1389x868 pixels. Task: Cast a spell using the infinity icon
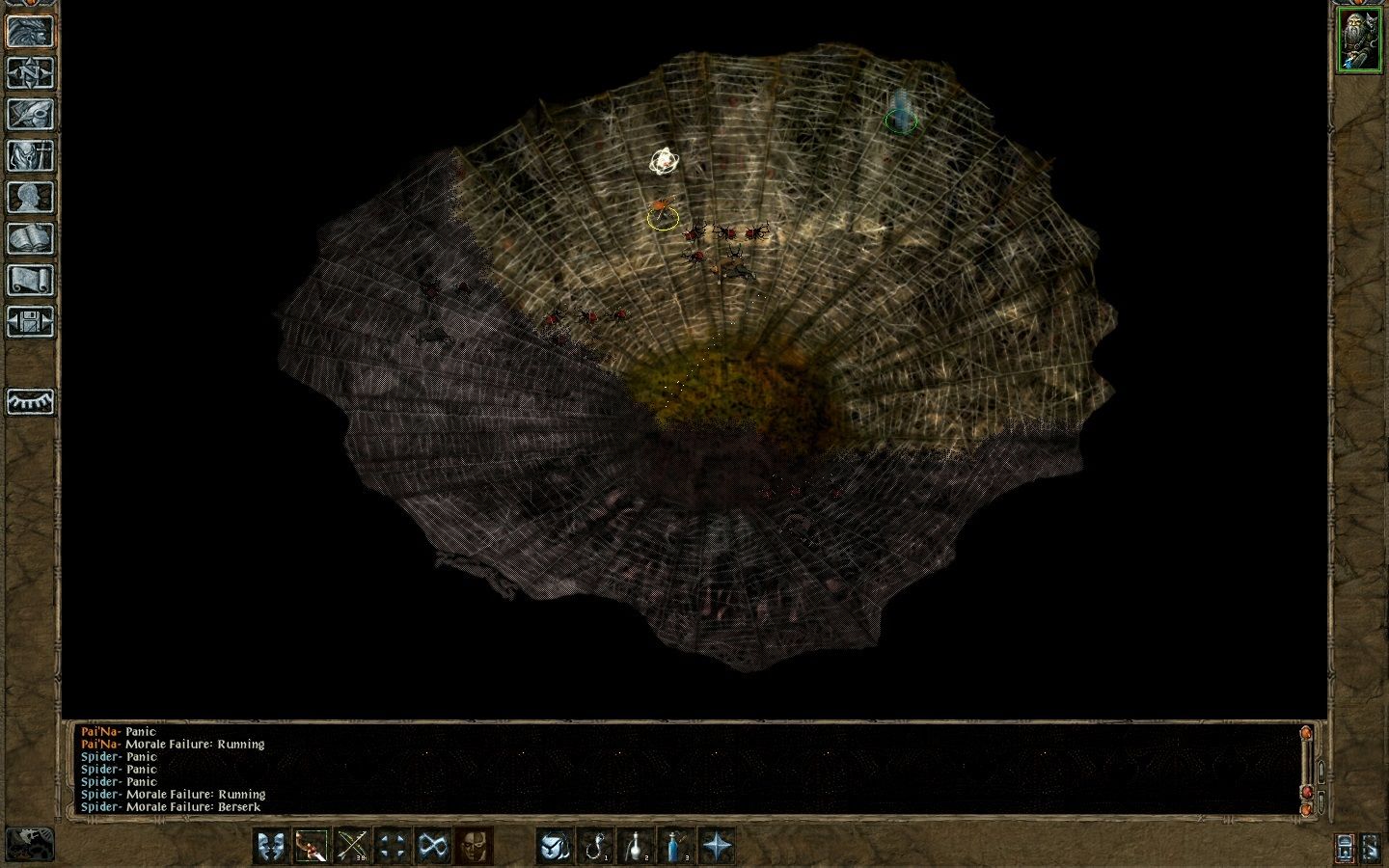coord(430,846)
